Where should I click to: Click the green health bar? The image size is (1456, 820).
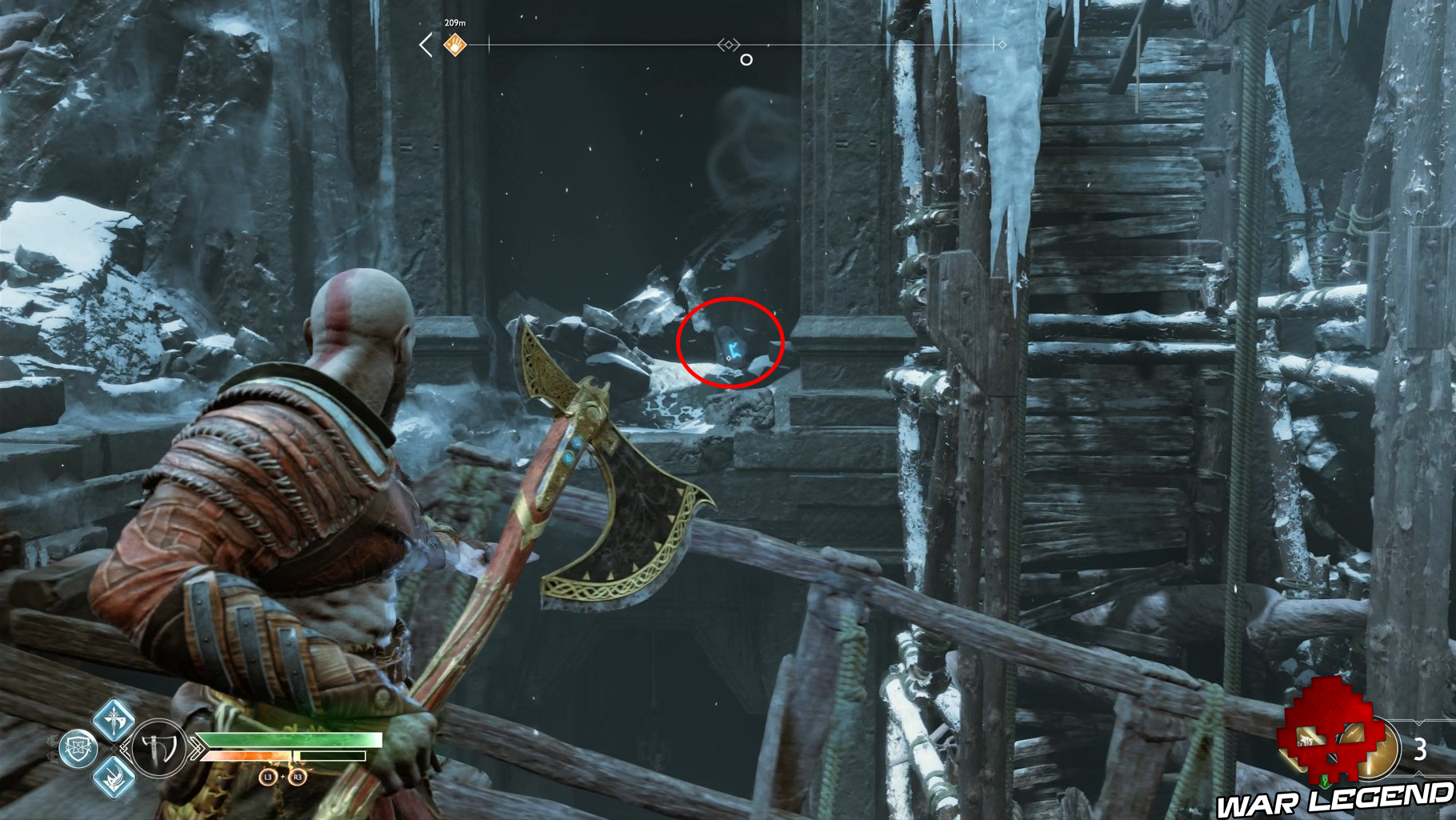(288, 740)
